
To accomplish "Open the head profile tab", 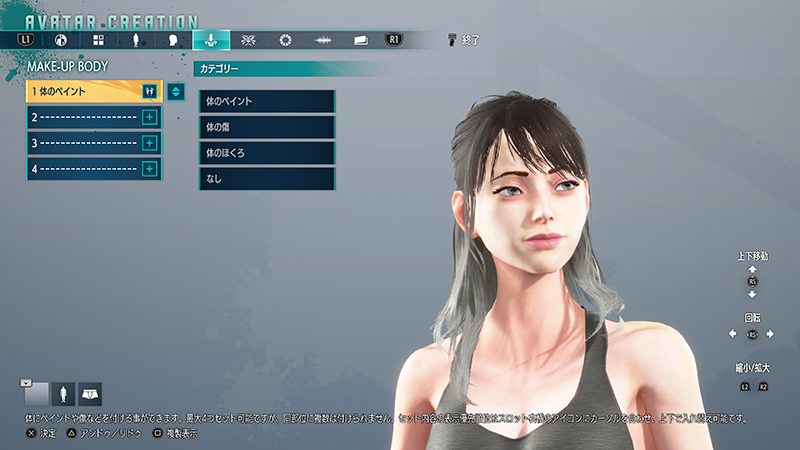I will tap(173, 40).
